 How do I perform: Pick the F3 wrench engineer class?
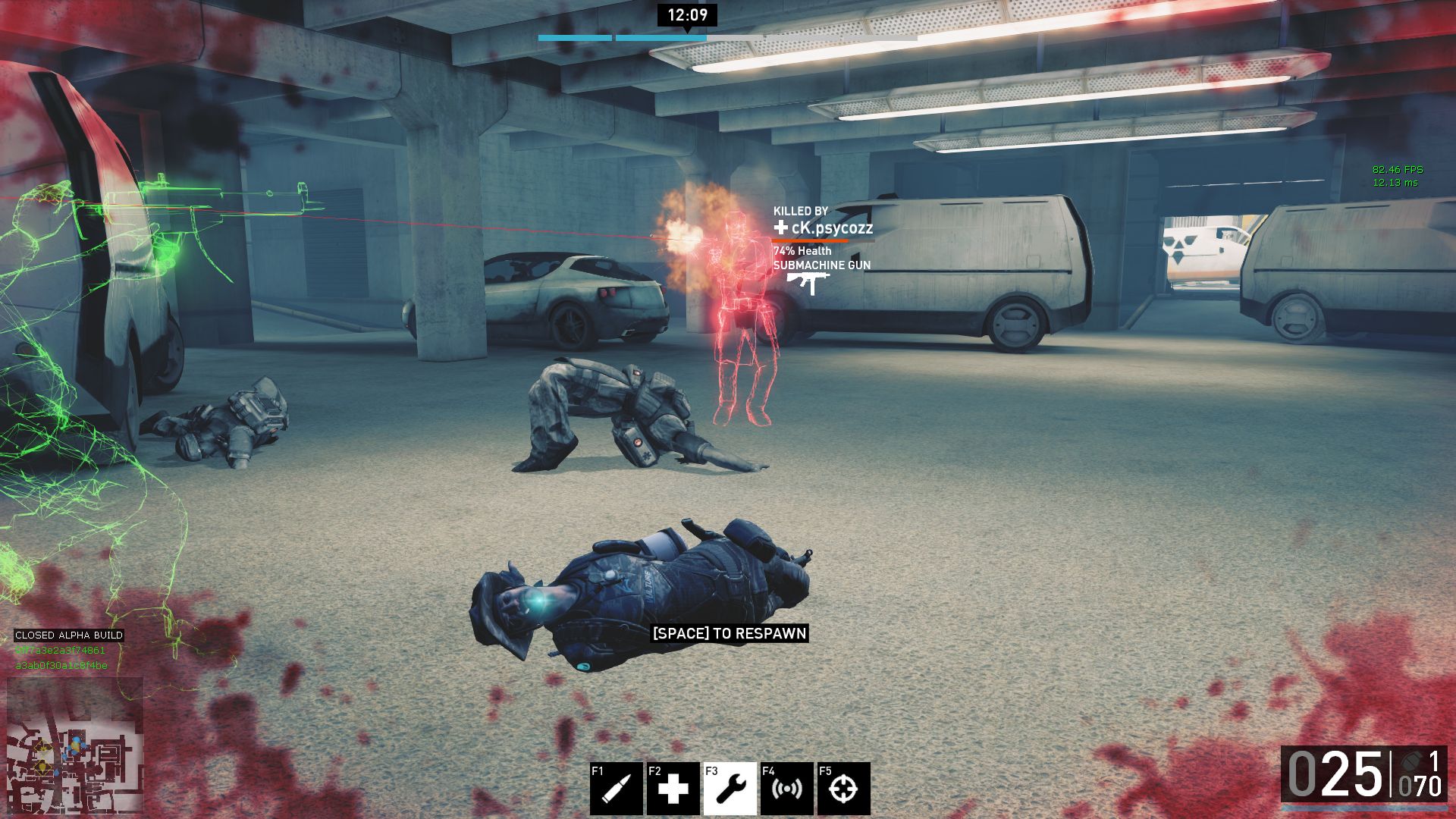pos(730,789)
